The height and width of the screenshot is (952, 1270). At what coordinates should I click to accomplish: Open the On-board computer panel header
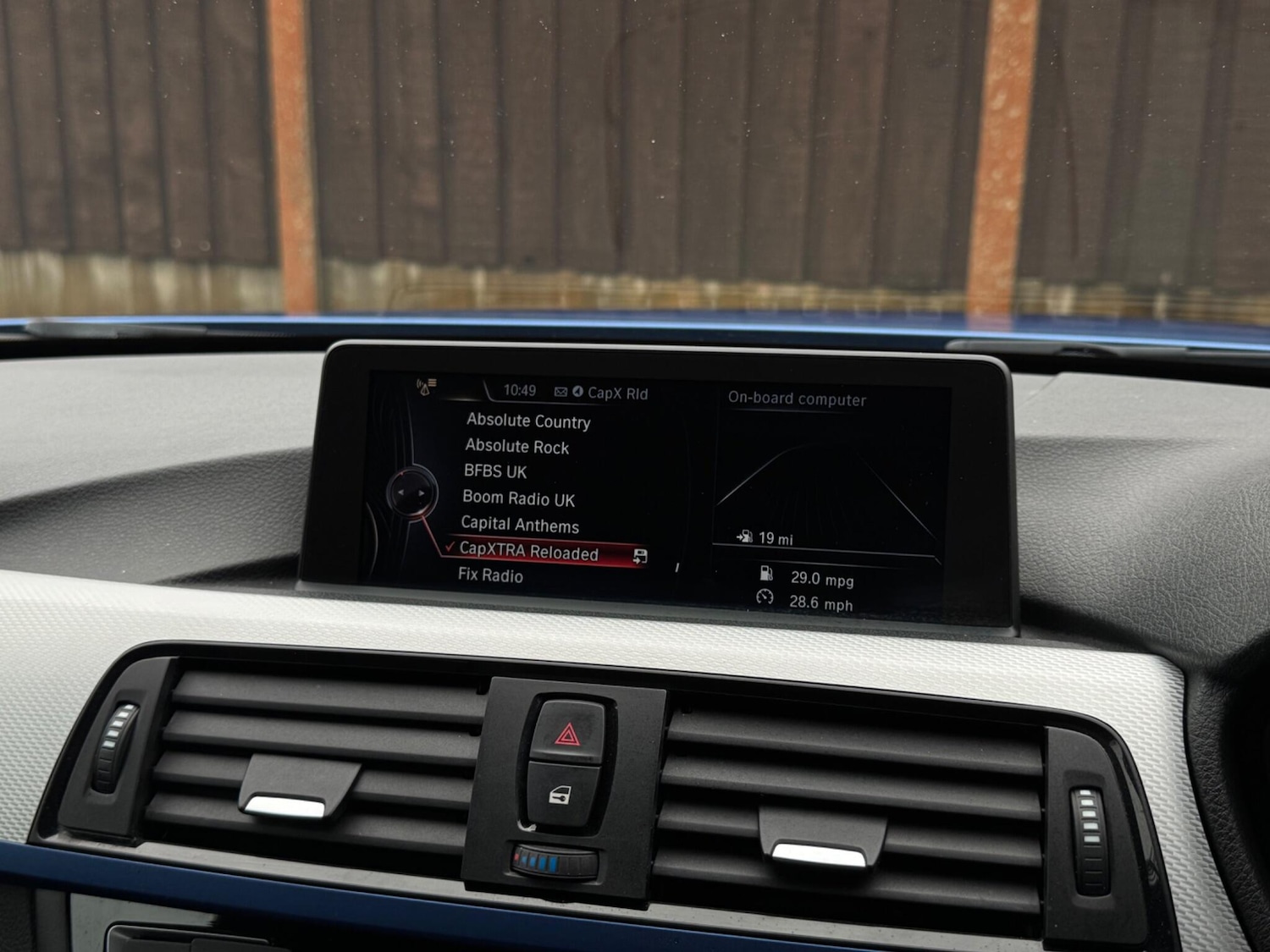click(x=796, y=398)
